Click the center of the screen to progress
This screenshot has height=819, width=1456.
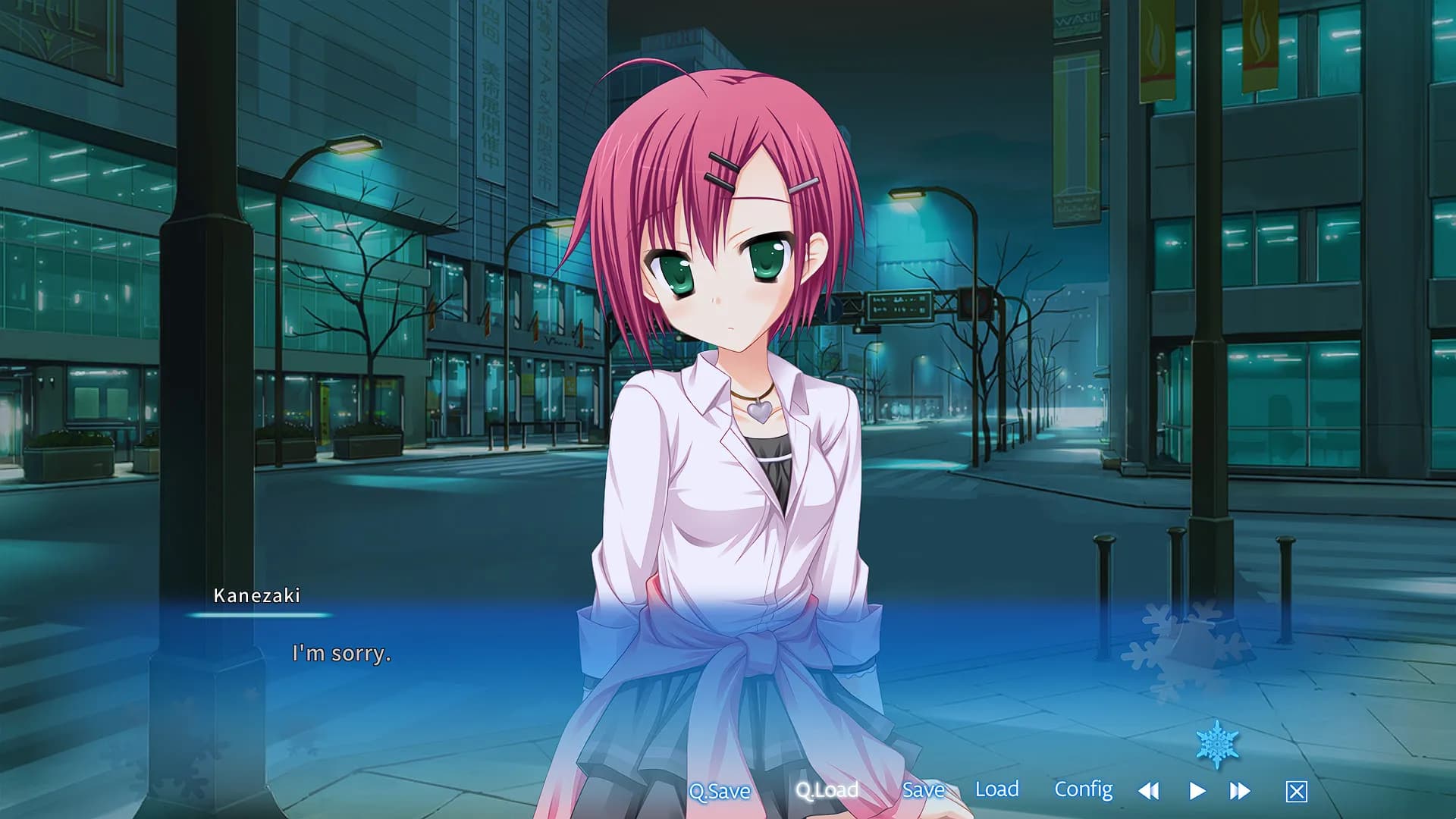(x=728, y=409)
